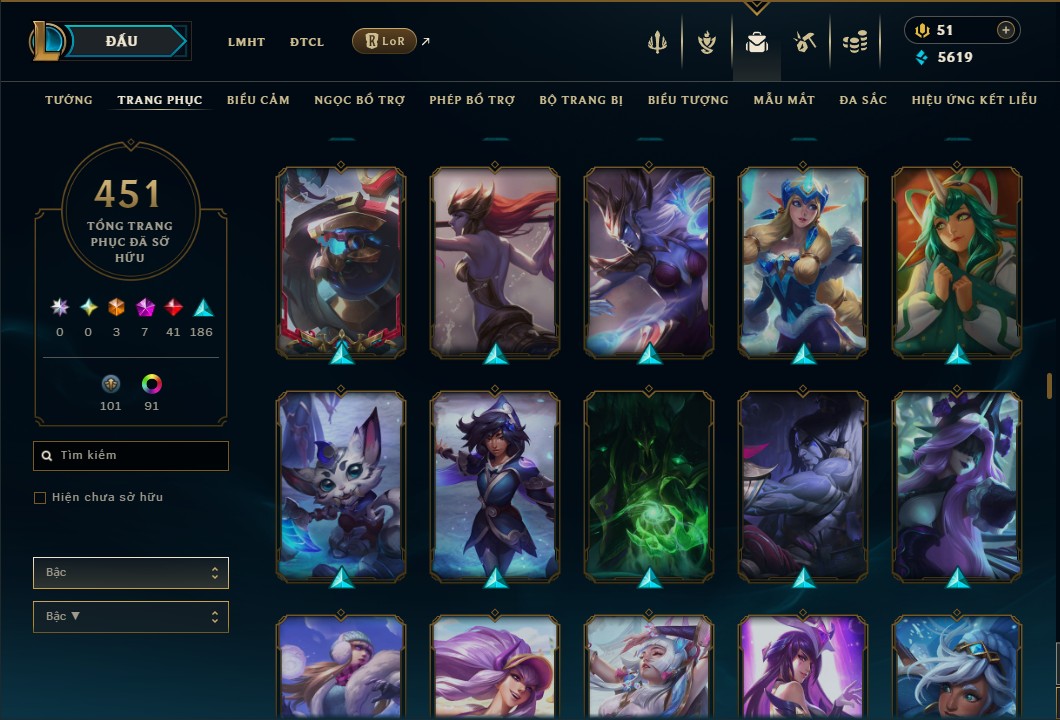
Task: Open the LMHT menu
Action: 246,42
